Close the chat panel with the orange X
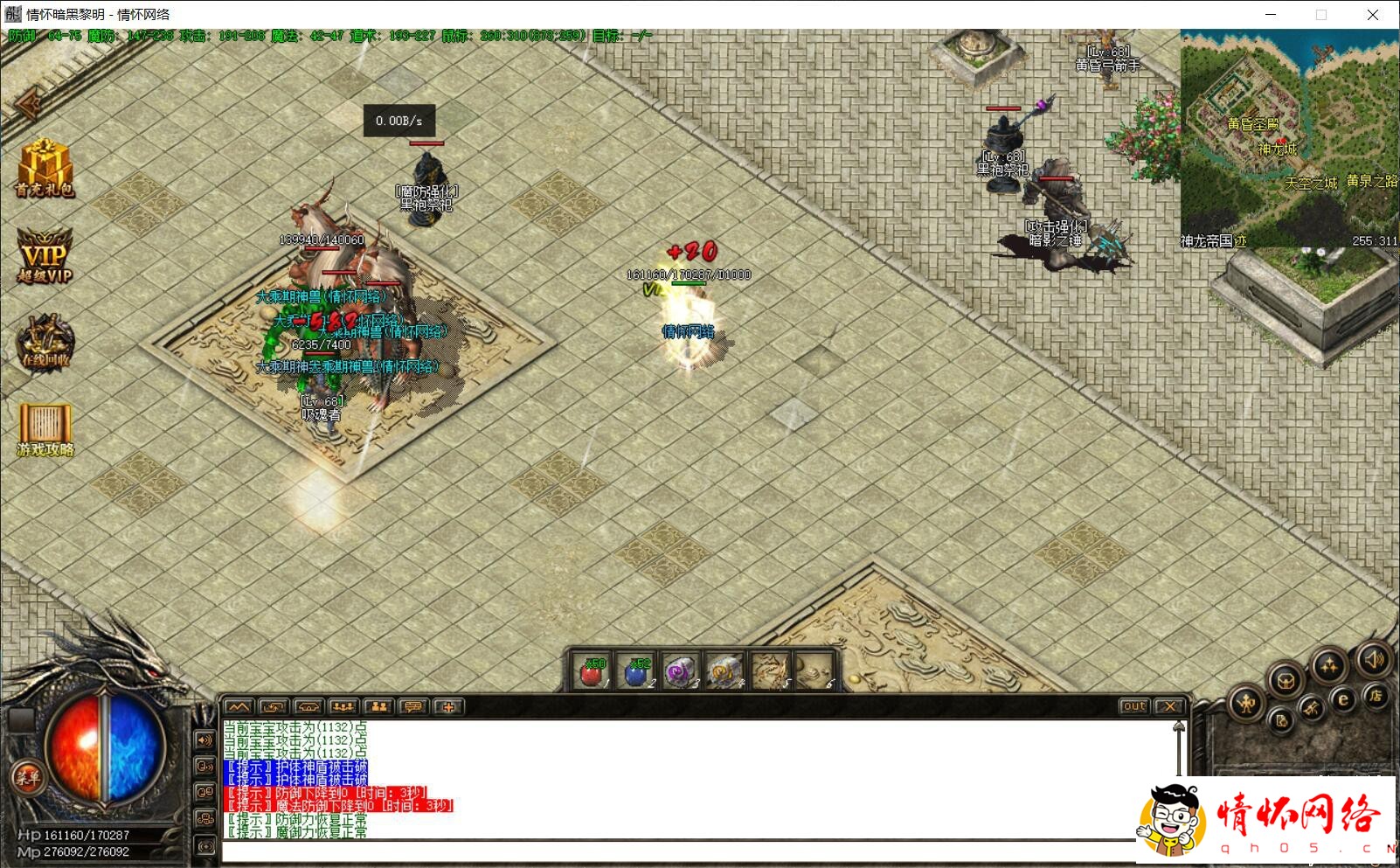Image resolution: width=1400 pixels, height=868 pixels. pyautogui.click(x=1169, y=706)
